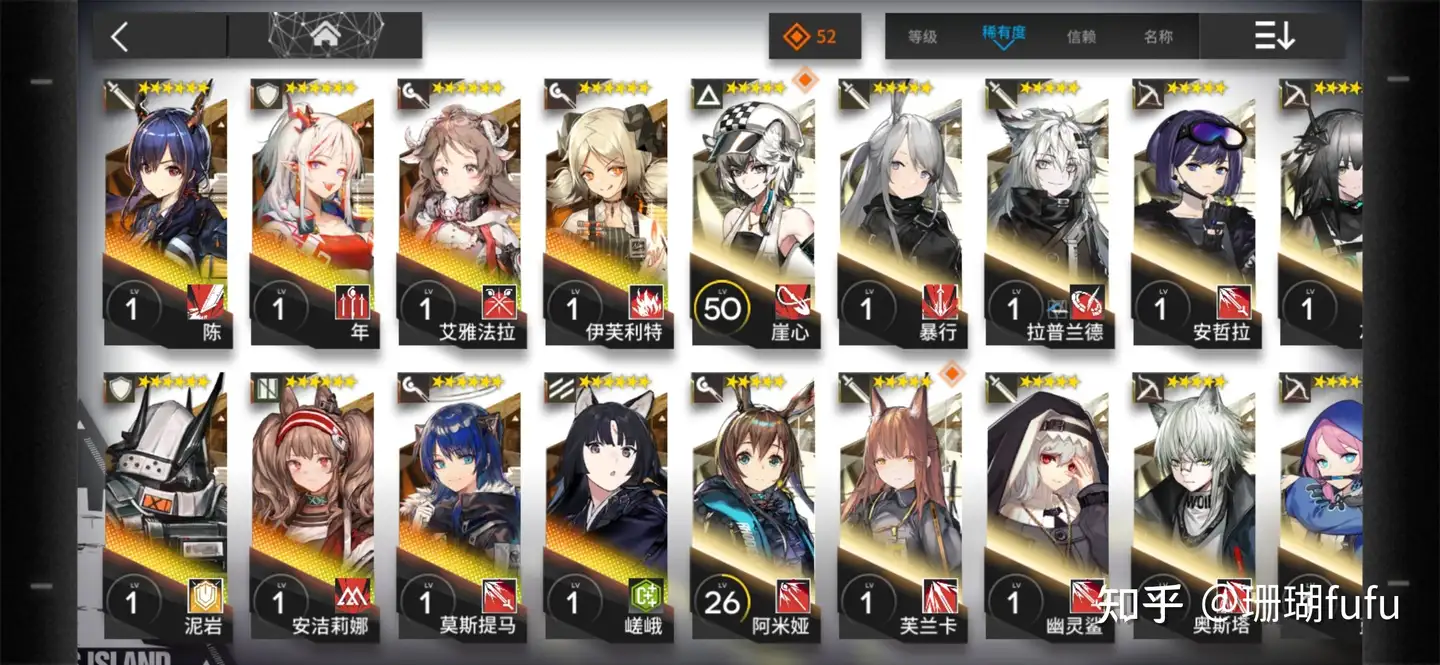Open operator 莫斯提马 card

(x=459, y=505)
